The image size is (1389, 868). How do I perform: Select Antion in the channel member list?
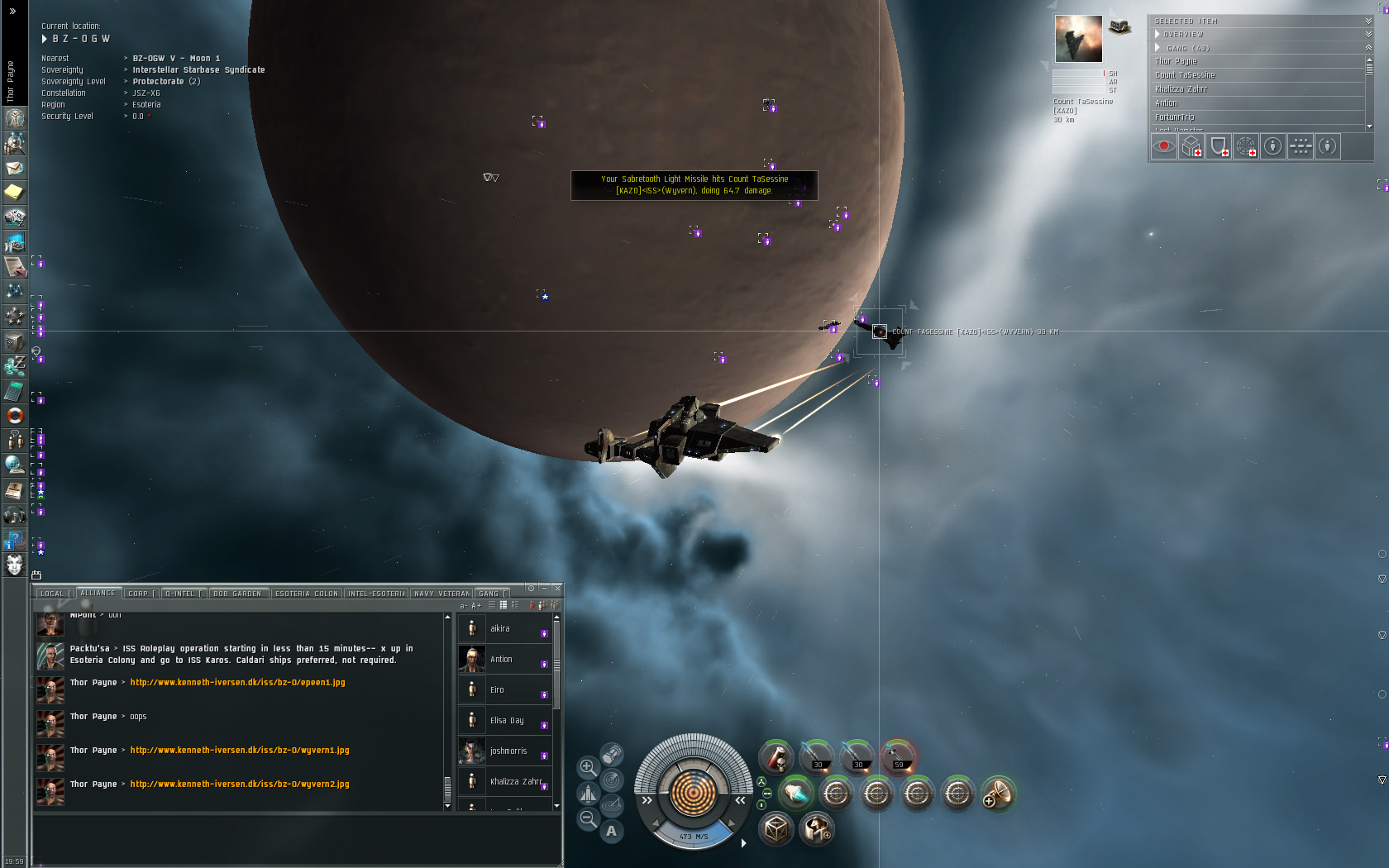[501, 660]
